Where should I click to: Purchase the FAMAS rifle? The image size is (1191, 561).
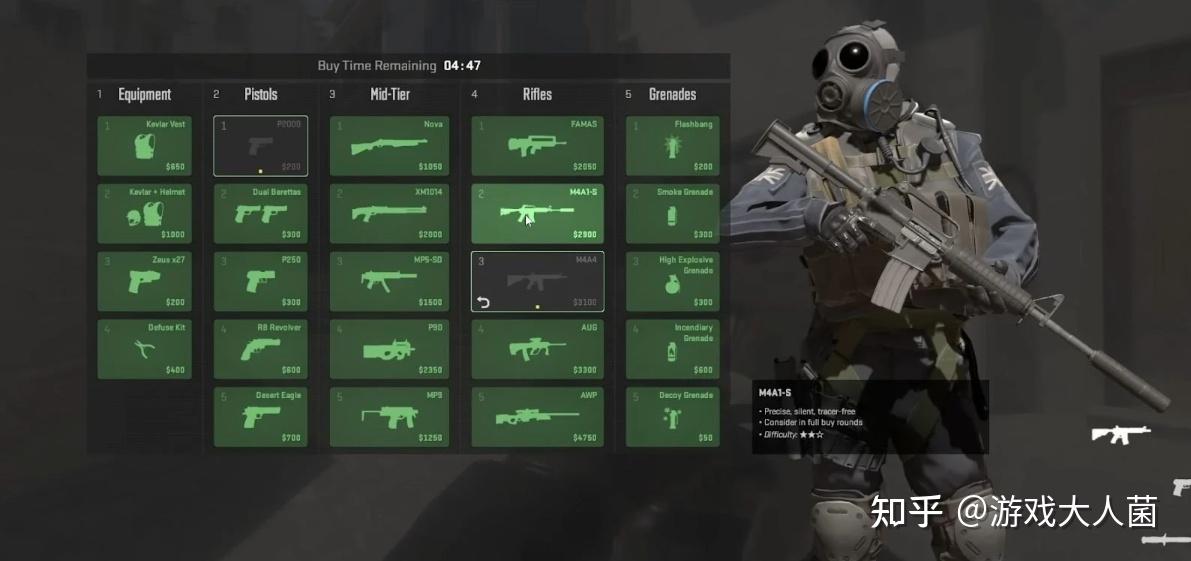tap(537, 146)
